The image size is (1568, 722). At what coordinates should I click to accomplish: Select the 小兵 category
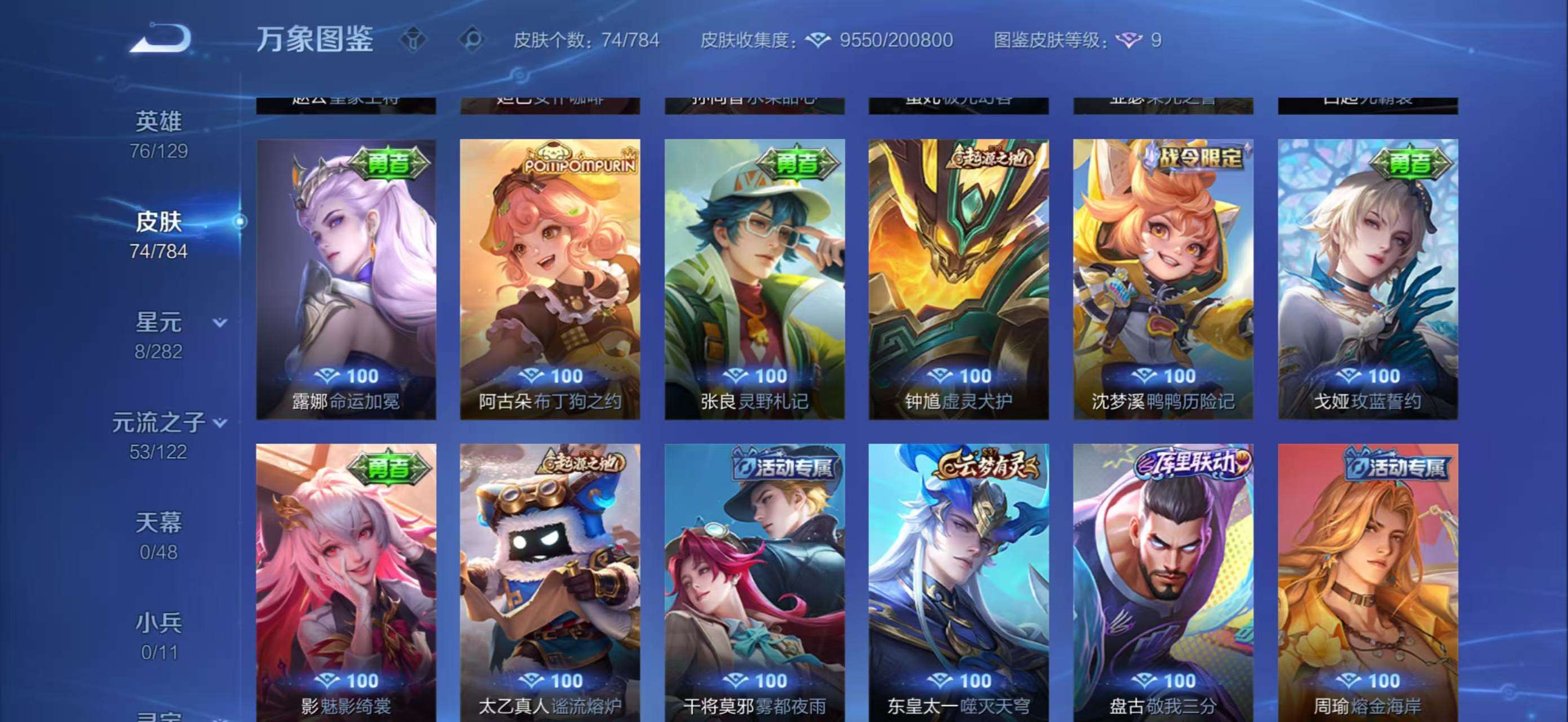160,621
